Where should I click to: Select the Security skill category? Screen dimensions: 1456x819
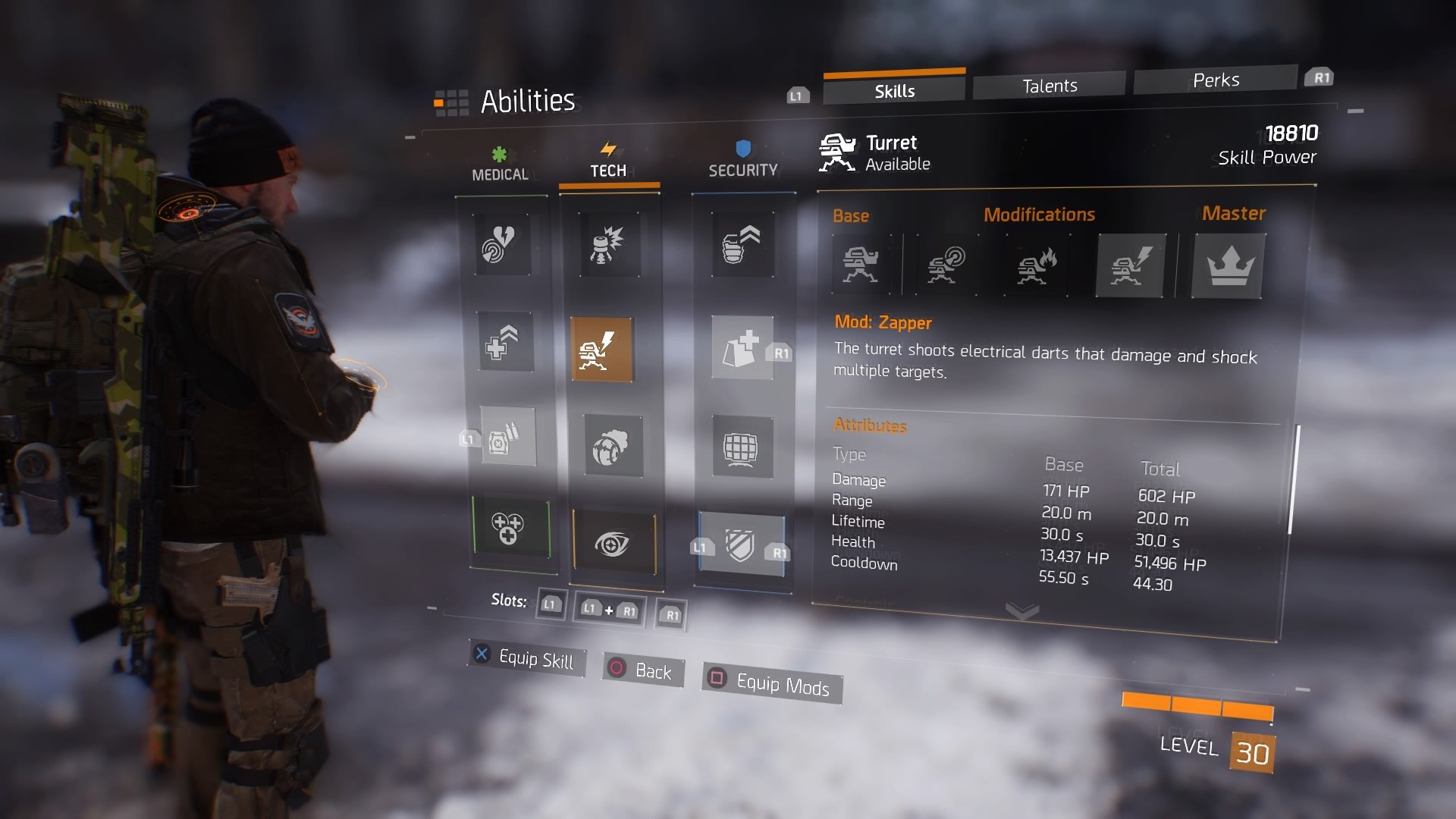pyautogui.click(x=742, y=161)
